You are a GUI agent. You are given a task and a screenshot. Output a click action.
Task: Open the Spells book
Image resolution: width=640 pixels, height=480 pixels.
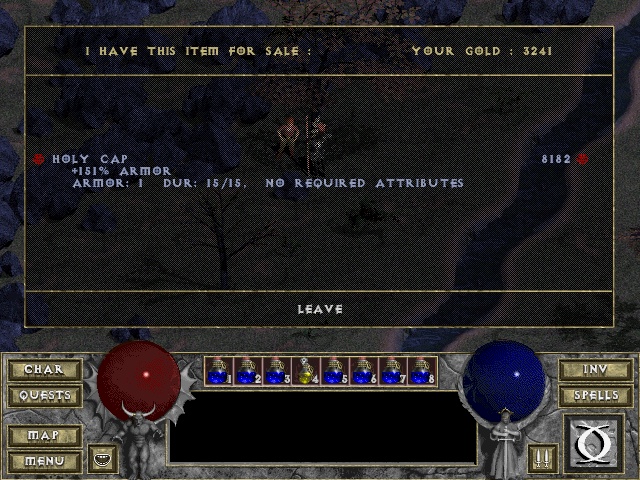tap(595, 395)
